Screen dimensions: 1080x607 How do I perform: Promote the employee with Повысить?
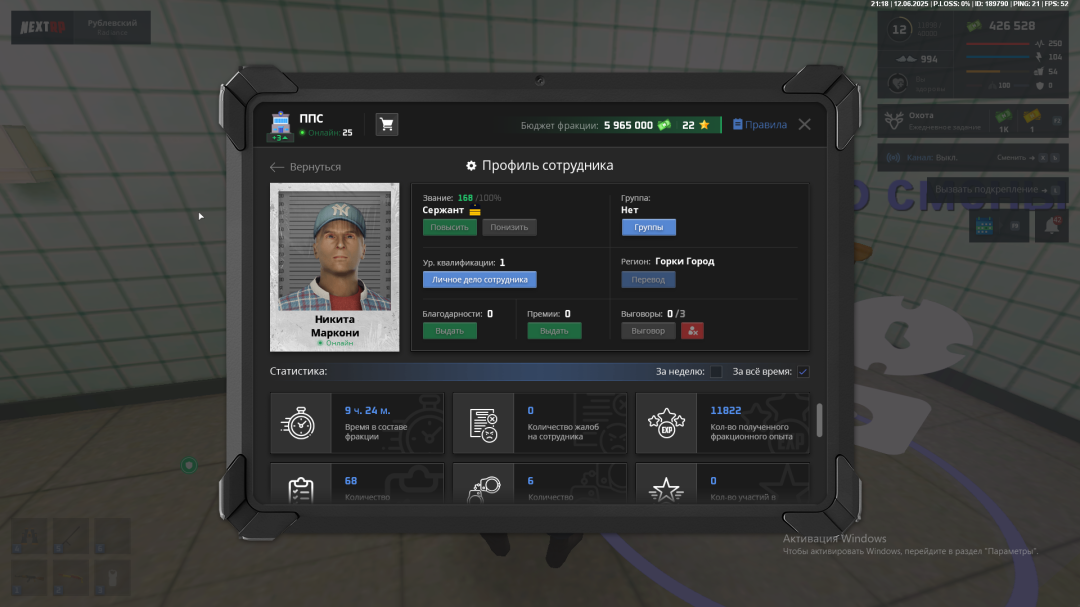(449, 227)
